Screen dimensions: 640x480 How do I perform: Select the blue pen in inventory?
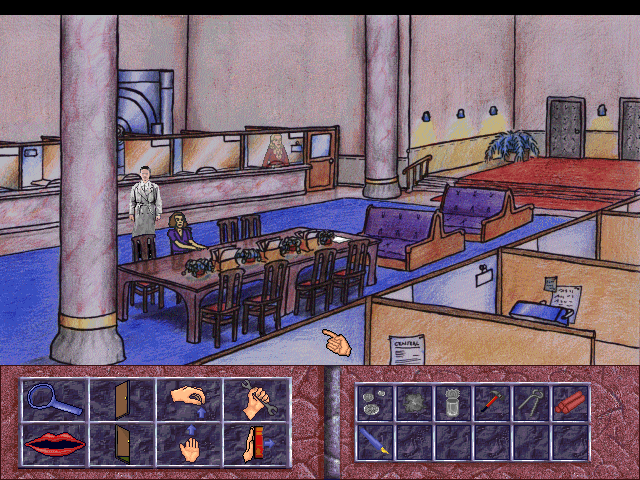[x=373, y=441]
